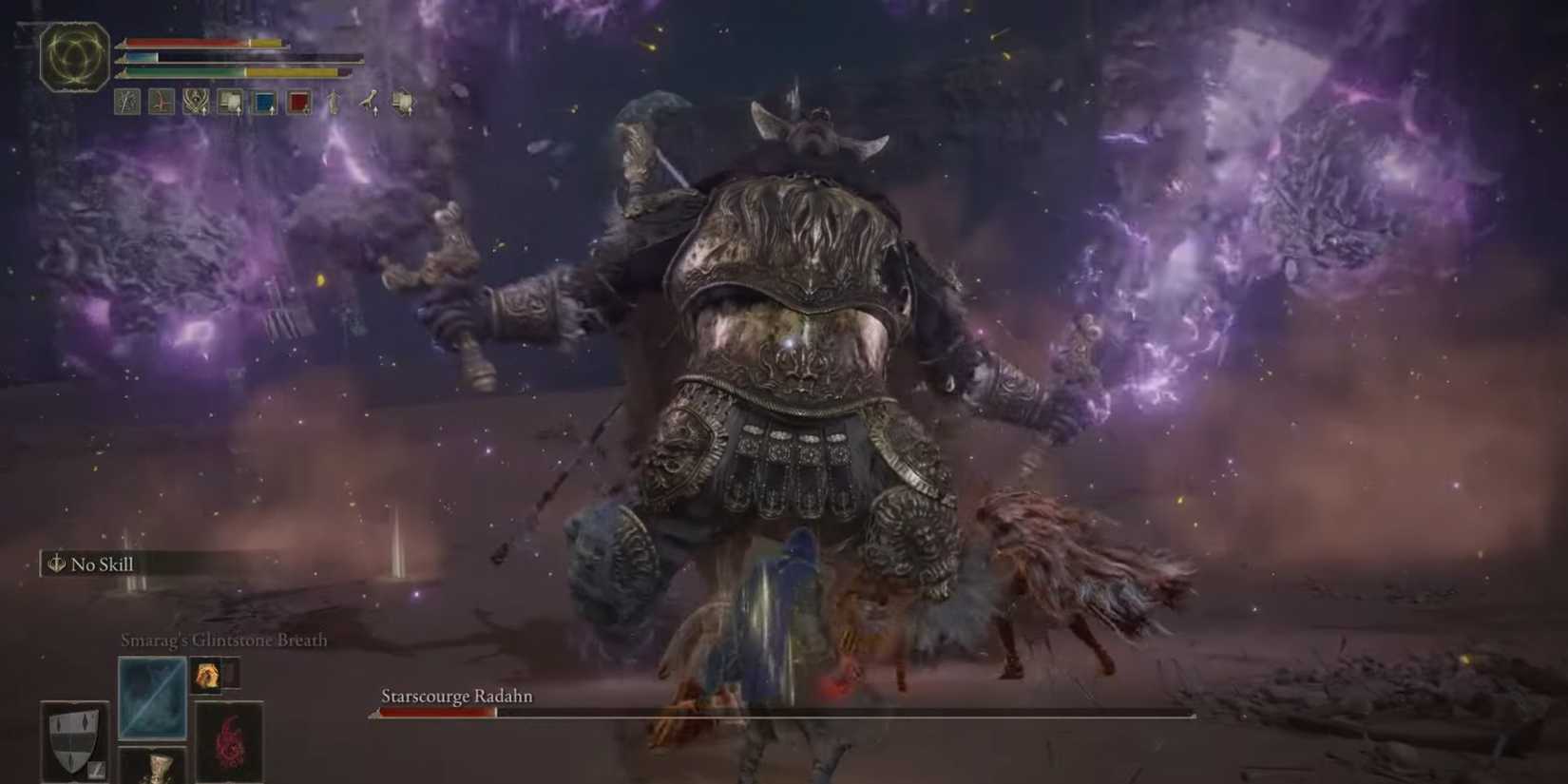1568x784 pixels.
Task: Toggle the up arrow under the blue buff
Action: [273, 112]
